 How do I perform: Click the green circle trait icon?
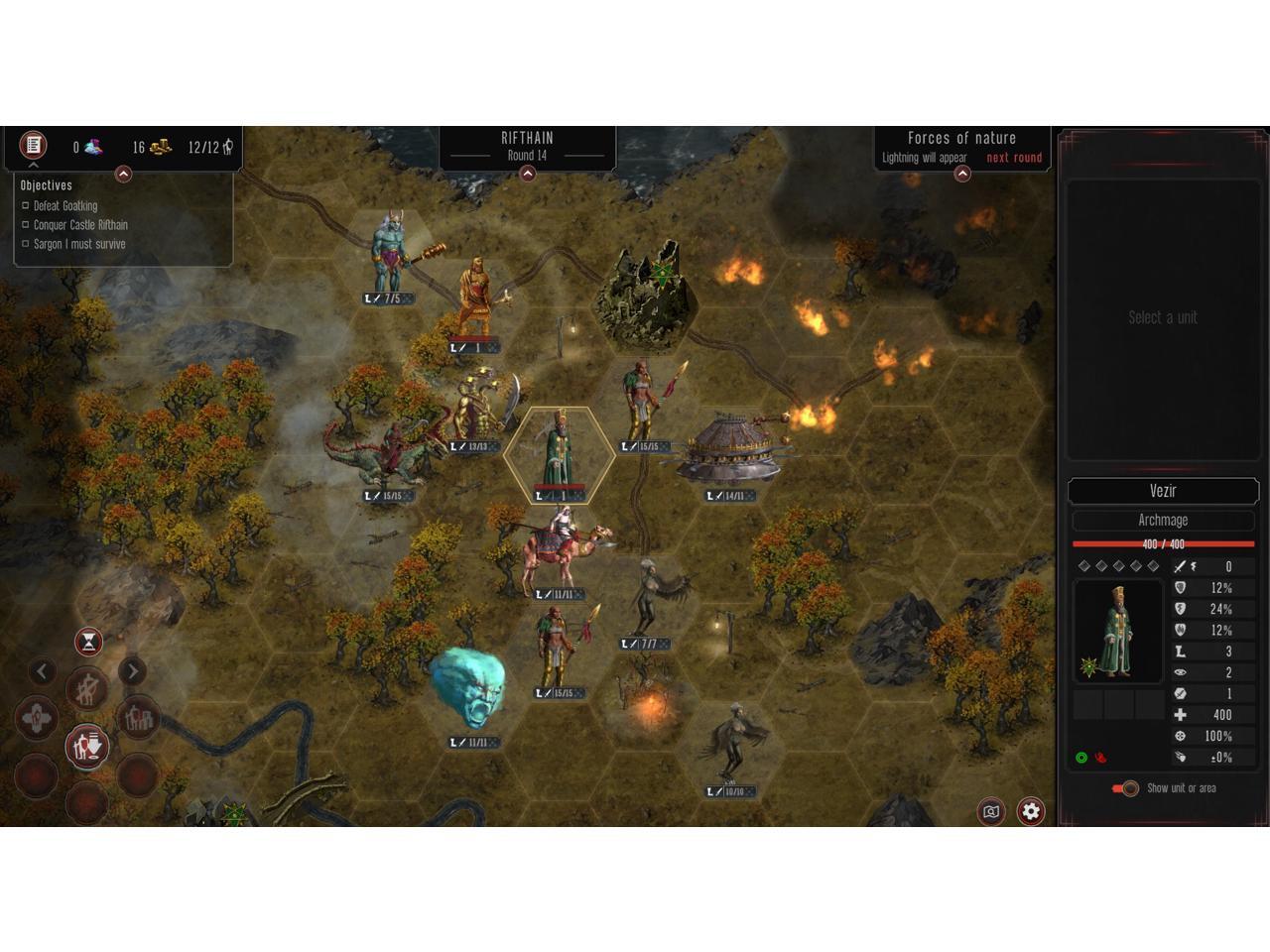(1081, 758)
